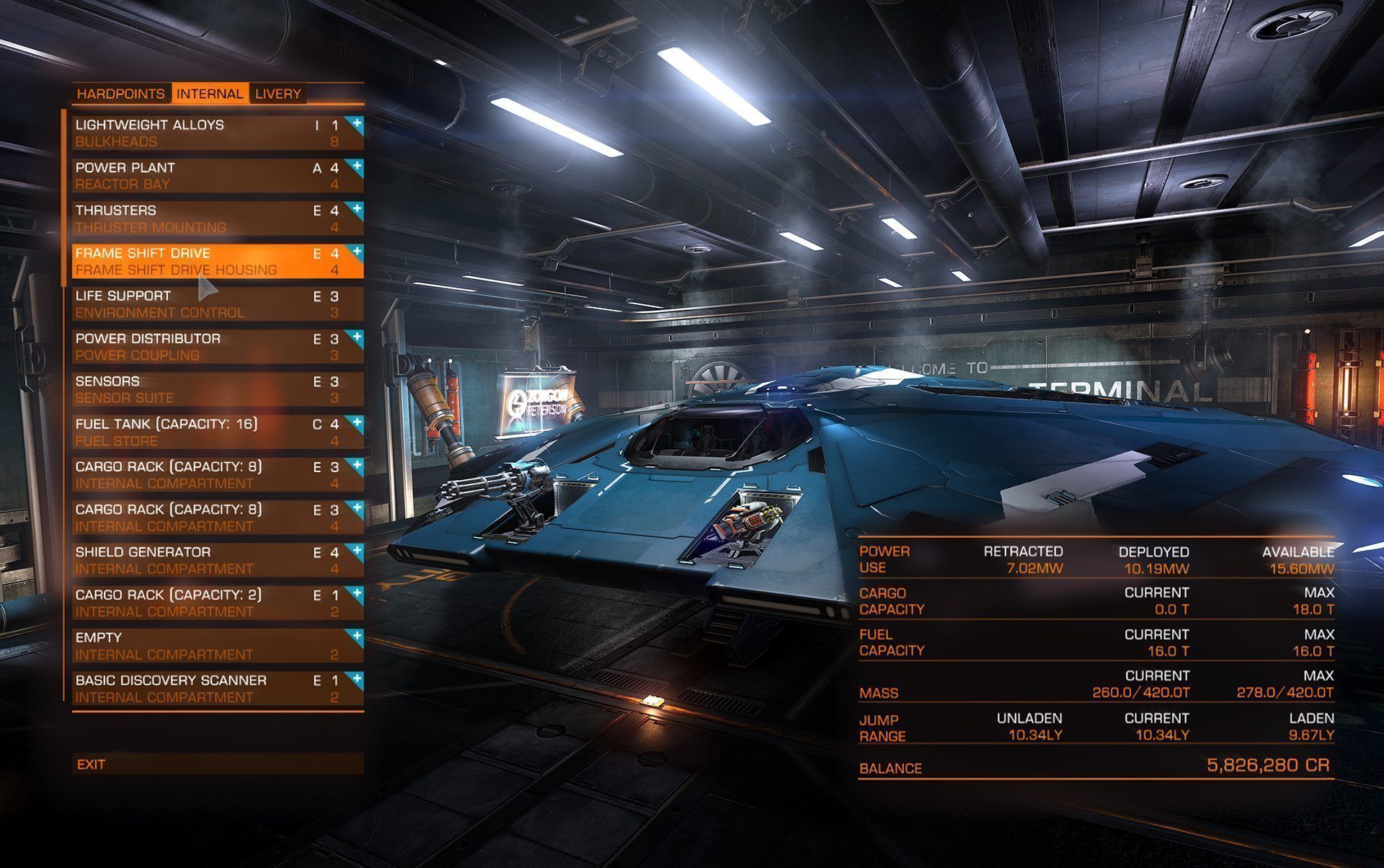This screenshot has height=868, width=1384.
Task: Switch to the Hardpoints tab
Action: 121,94
